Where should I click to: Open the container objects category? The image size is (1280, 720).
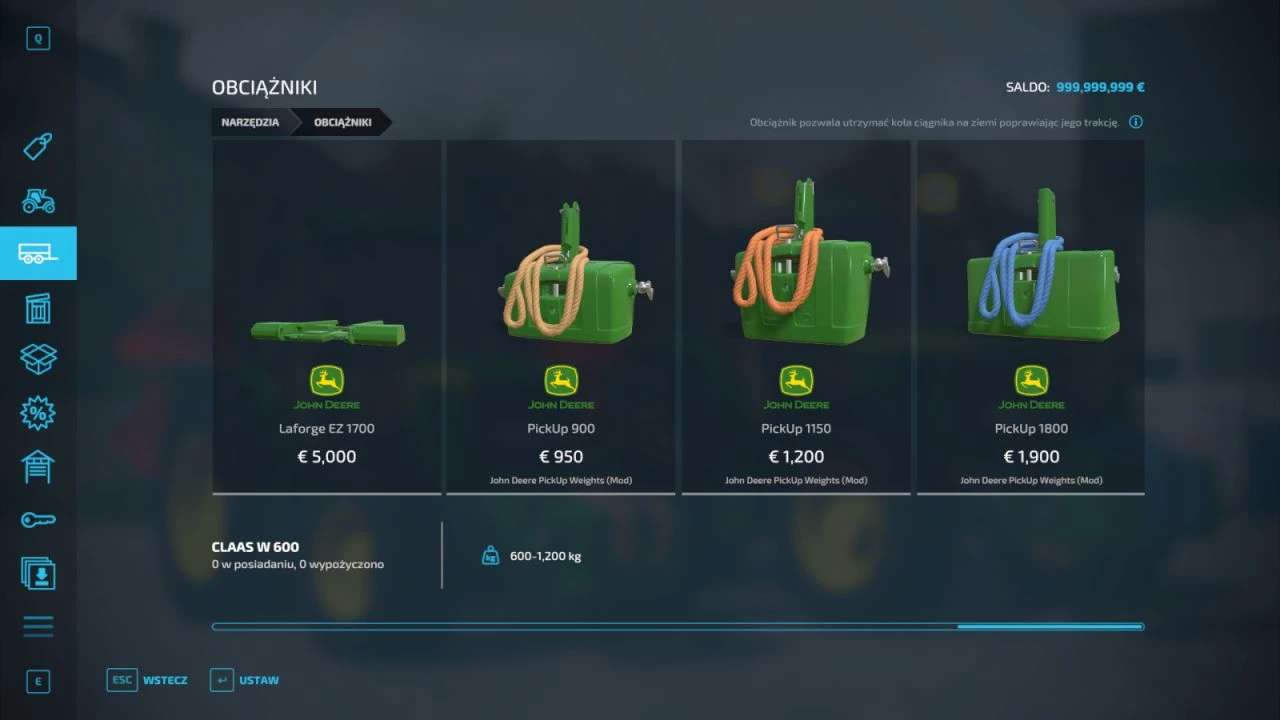click(38, 308)
